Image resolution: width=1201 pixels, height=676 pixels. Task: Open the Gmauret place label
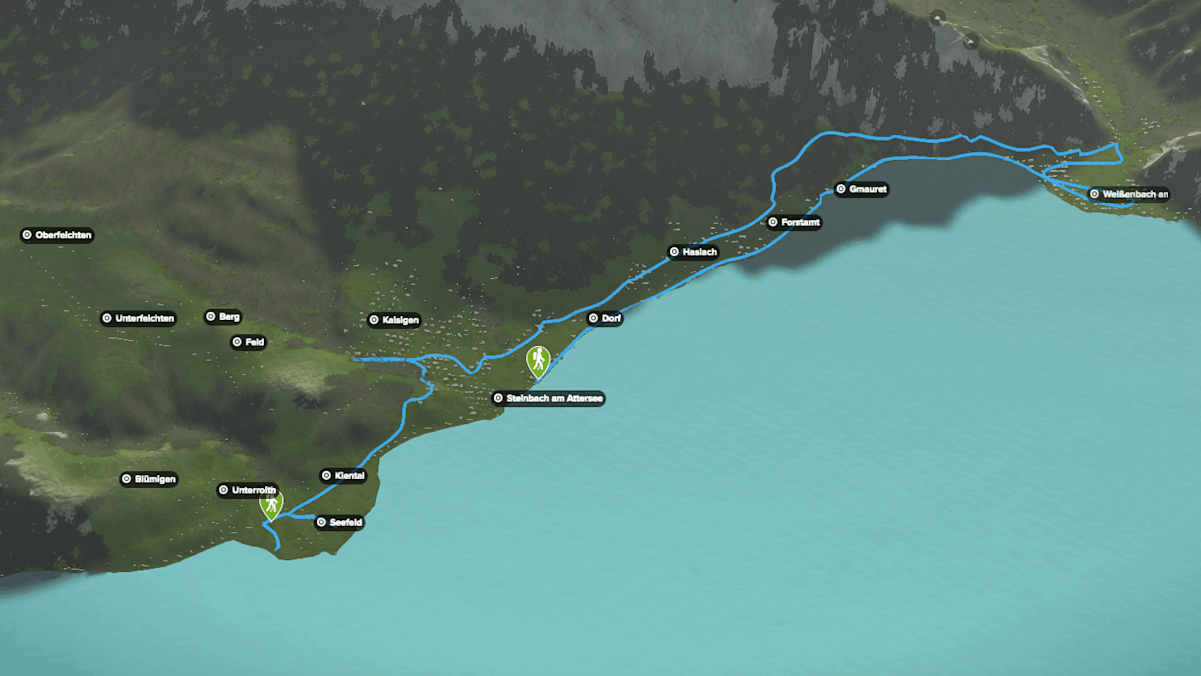pyautogui.click(x=861, y=189)
